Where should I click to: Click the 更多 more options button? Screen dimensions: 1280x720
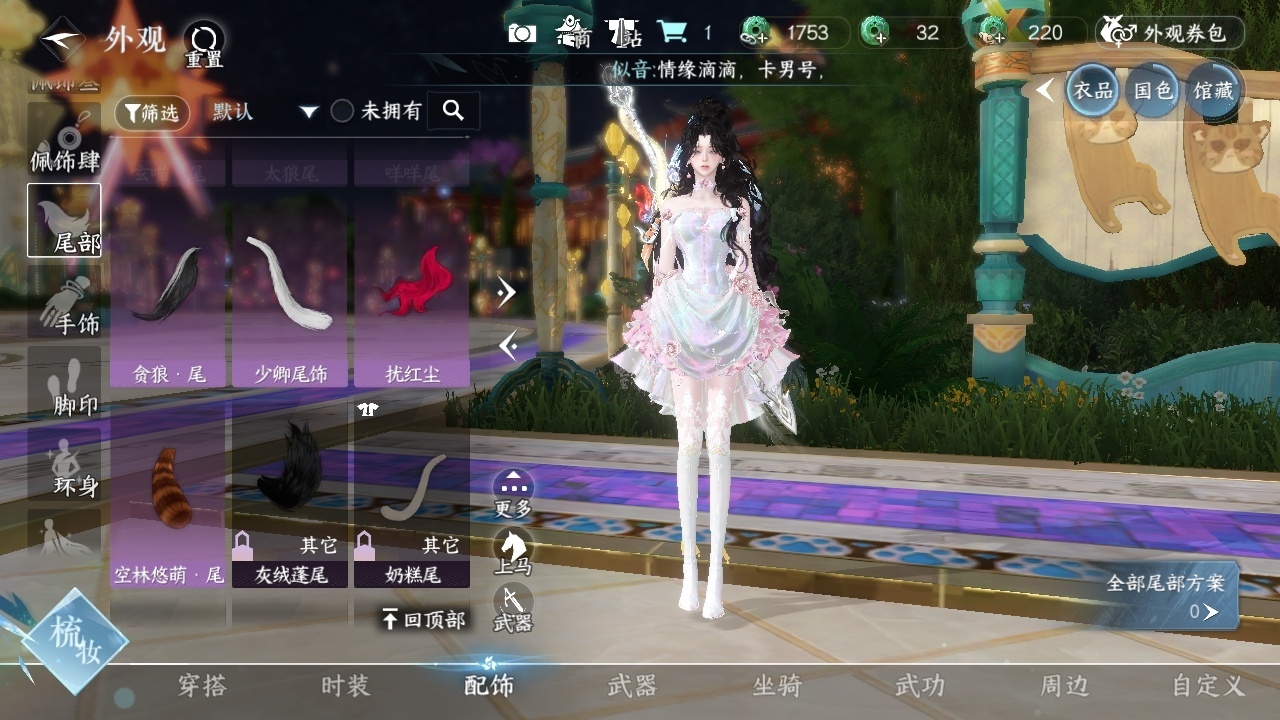point(513,493)
